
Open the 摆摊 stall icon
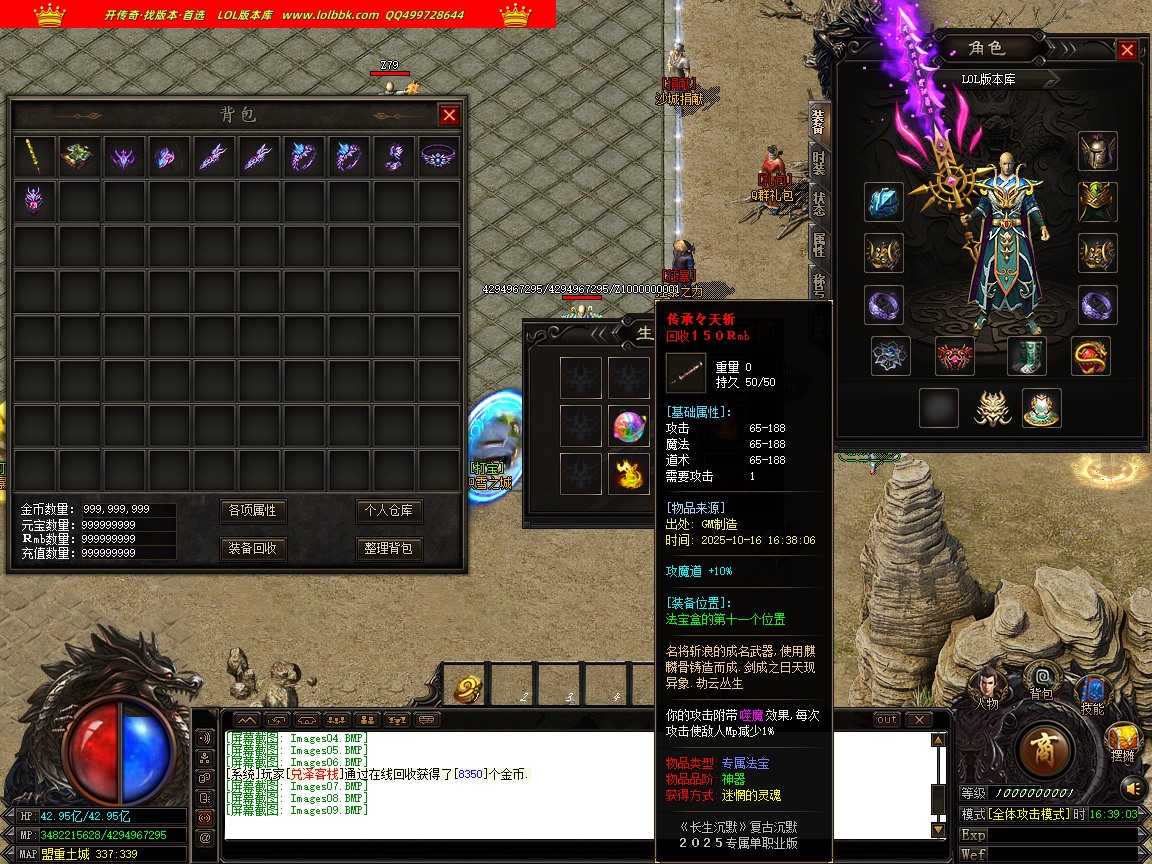point(1122,741)
